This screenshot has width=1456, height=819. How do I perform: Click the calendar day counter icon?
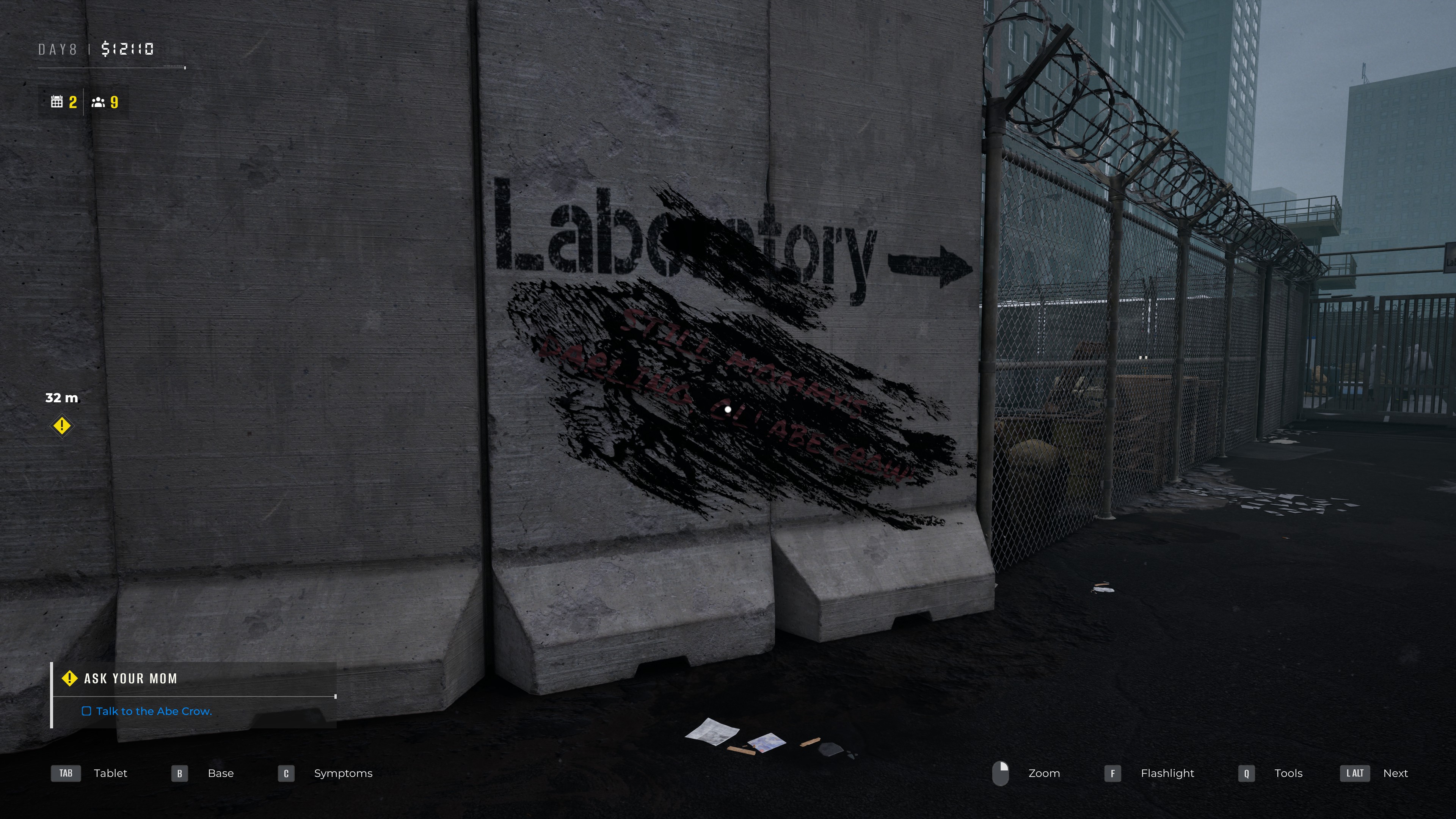tap(57, 102)
